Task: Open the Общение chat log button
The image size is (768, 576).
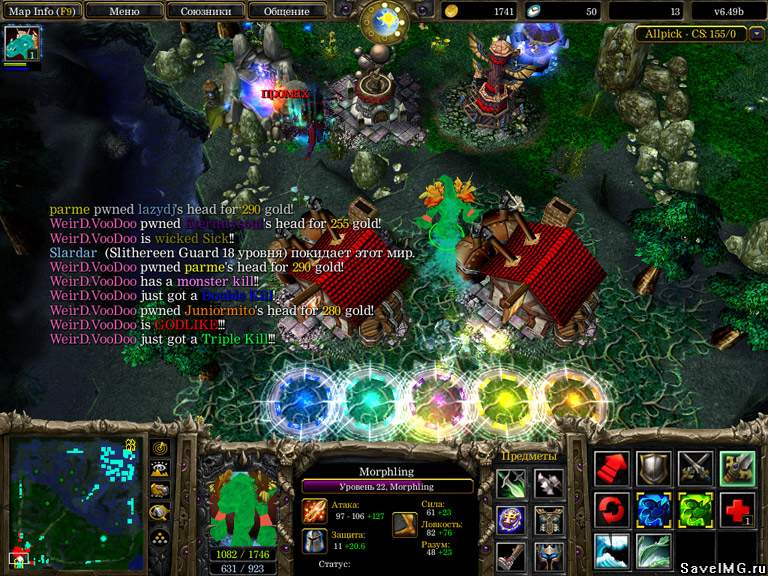Action: click(x=286, y=11)
